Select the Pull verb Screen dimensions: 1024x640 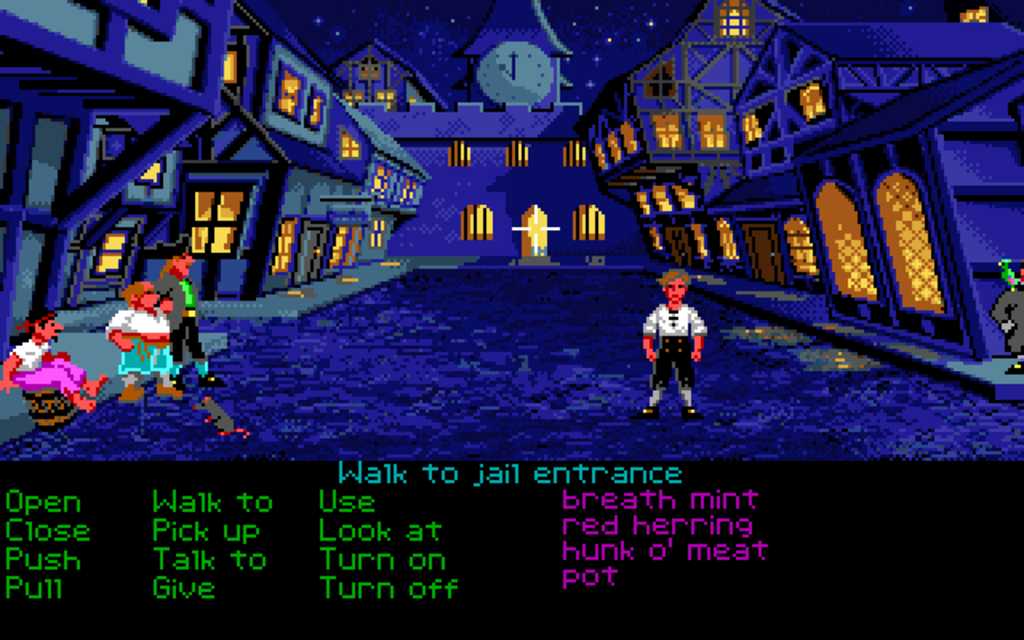click(34, 587)
